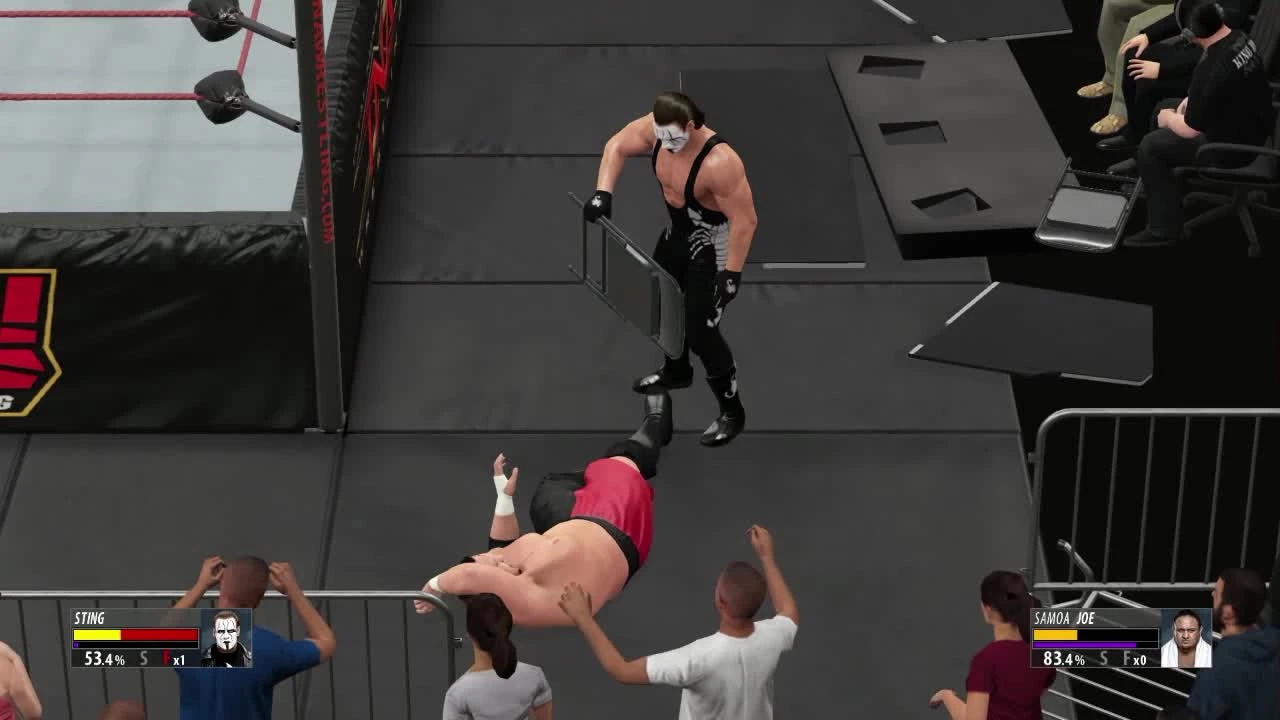Screen dimensions: 1280x720
Task: Click the S signature indicator for Samoa Joe
Action: (x=1103, y=657)
